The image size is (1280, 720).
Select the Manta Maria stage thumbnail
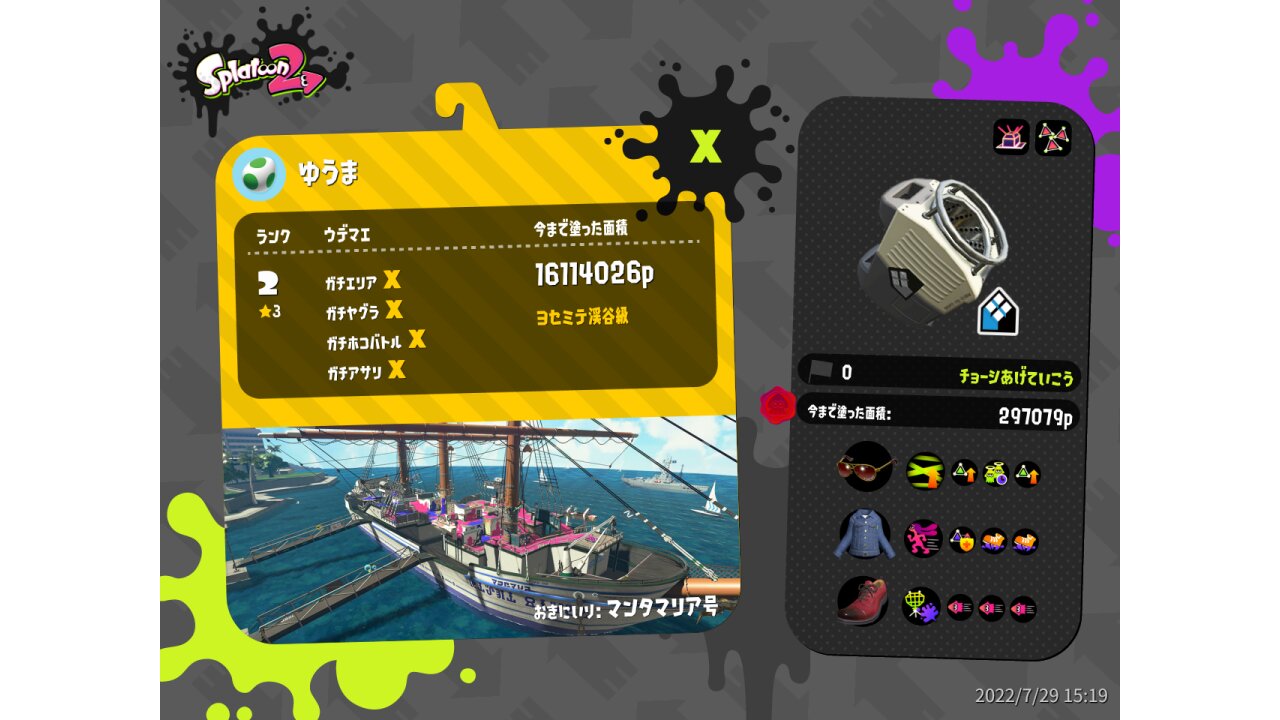(x=480, y=525)
